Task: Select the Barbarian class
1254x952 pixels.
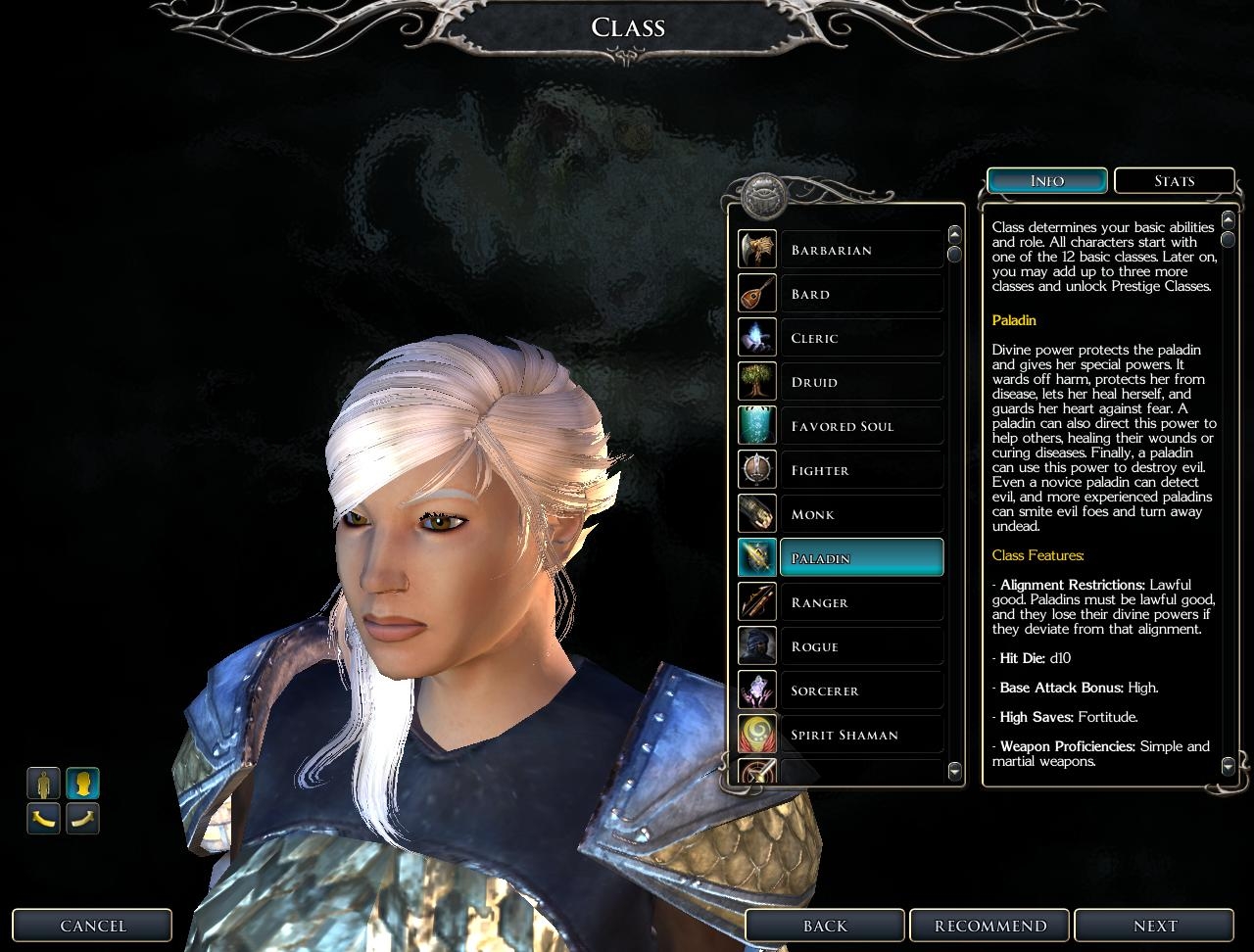Action: (x=861, y=250)
